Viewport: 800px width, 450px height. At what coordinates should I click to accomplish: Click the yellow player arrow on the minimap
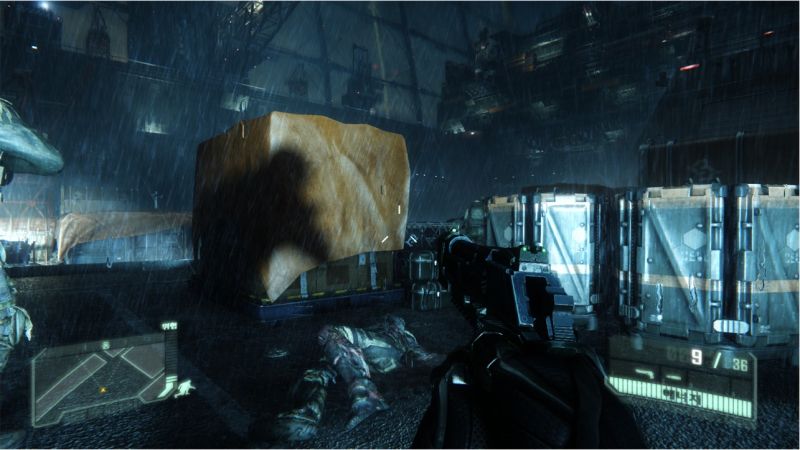point(102,389)
